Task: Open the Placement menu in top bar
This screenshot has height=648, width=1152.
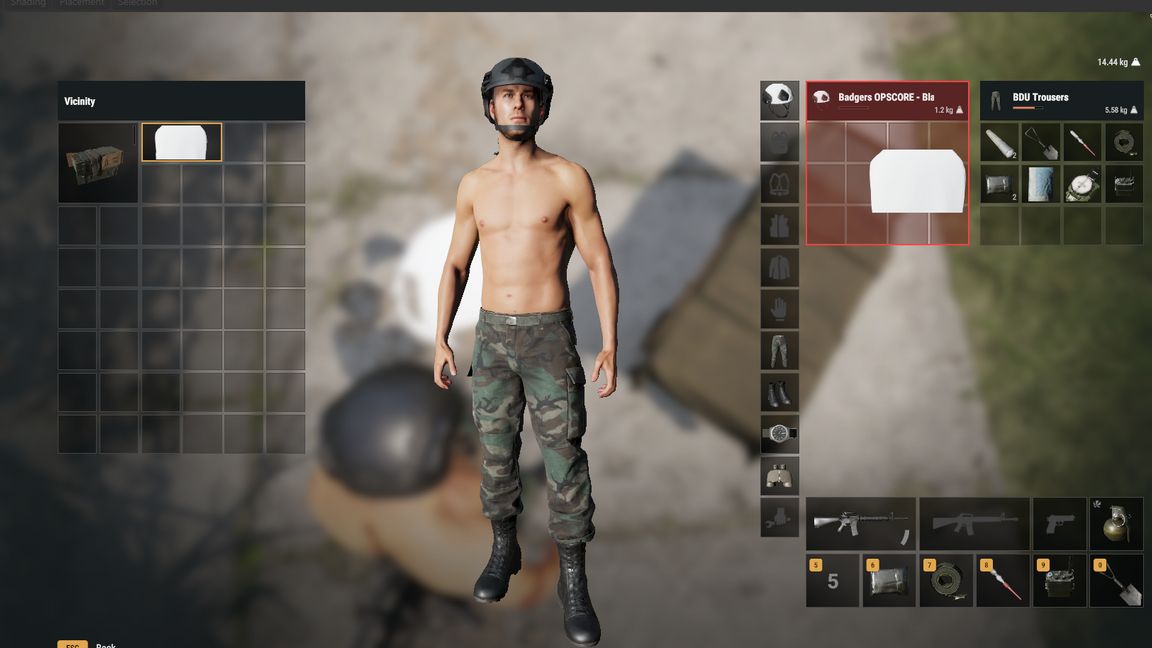Action: pos(82,4)
